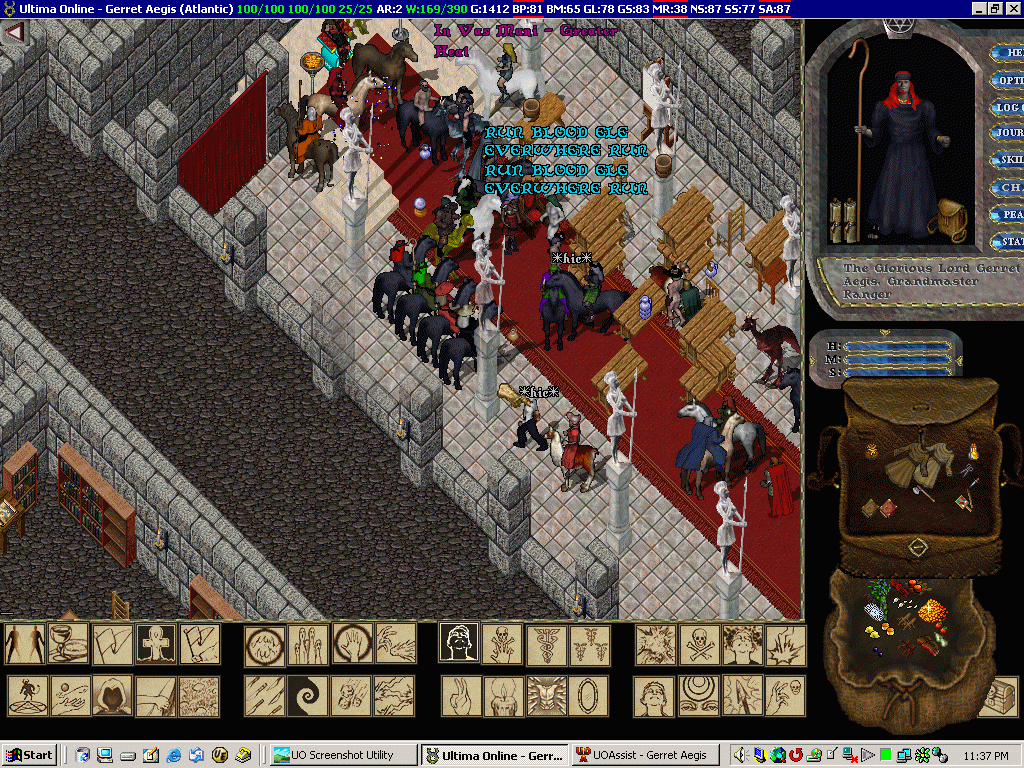Activate the ankh cross spell icon

155,645
